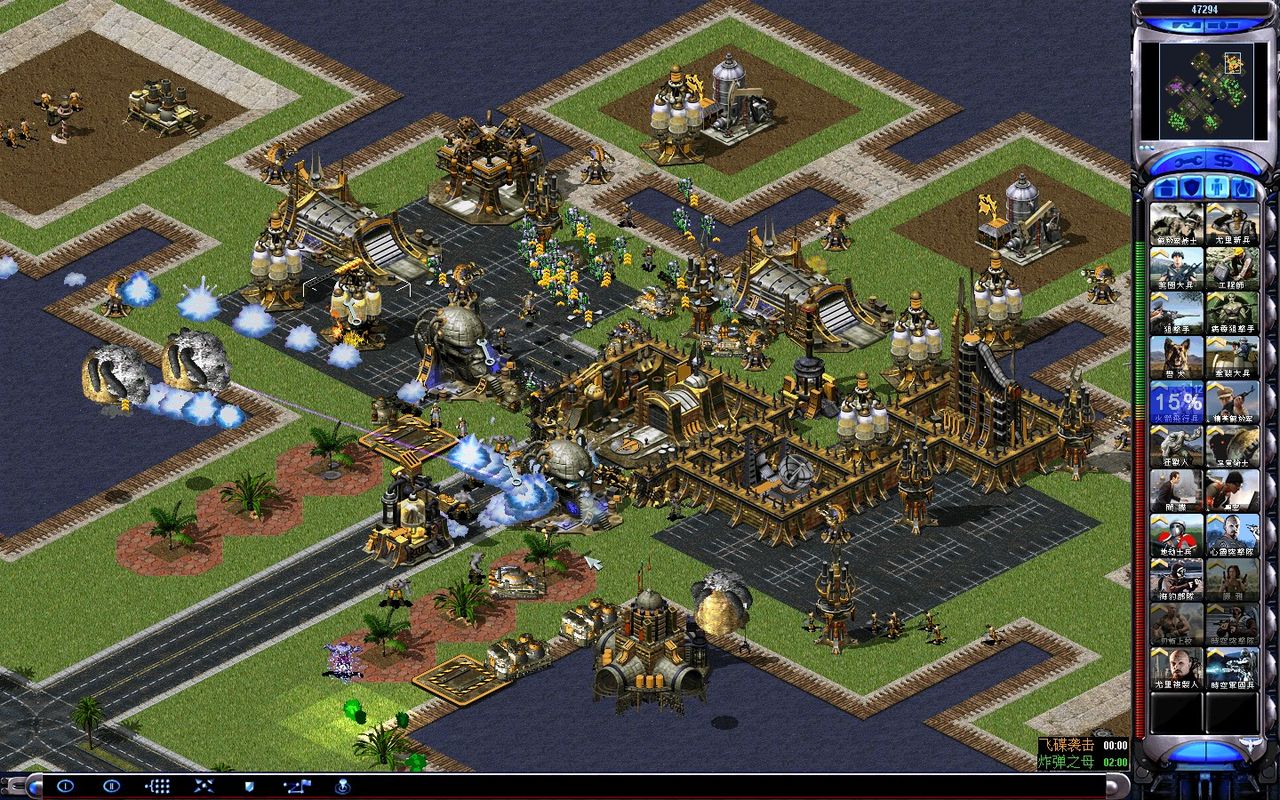Select control group two button
The width and height of the screenshot is (1280, 800).
click(111, 786)
